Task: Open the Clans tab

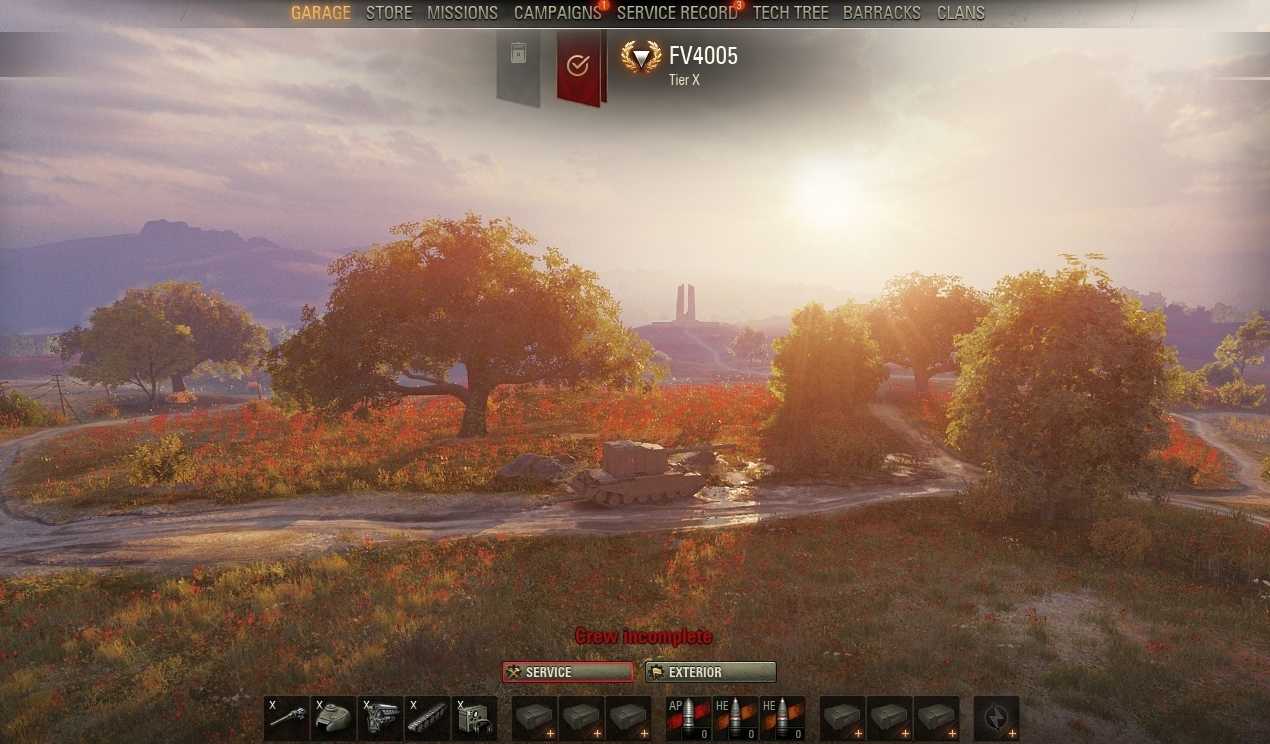Action: [x=960, y=13]
